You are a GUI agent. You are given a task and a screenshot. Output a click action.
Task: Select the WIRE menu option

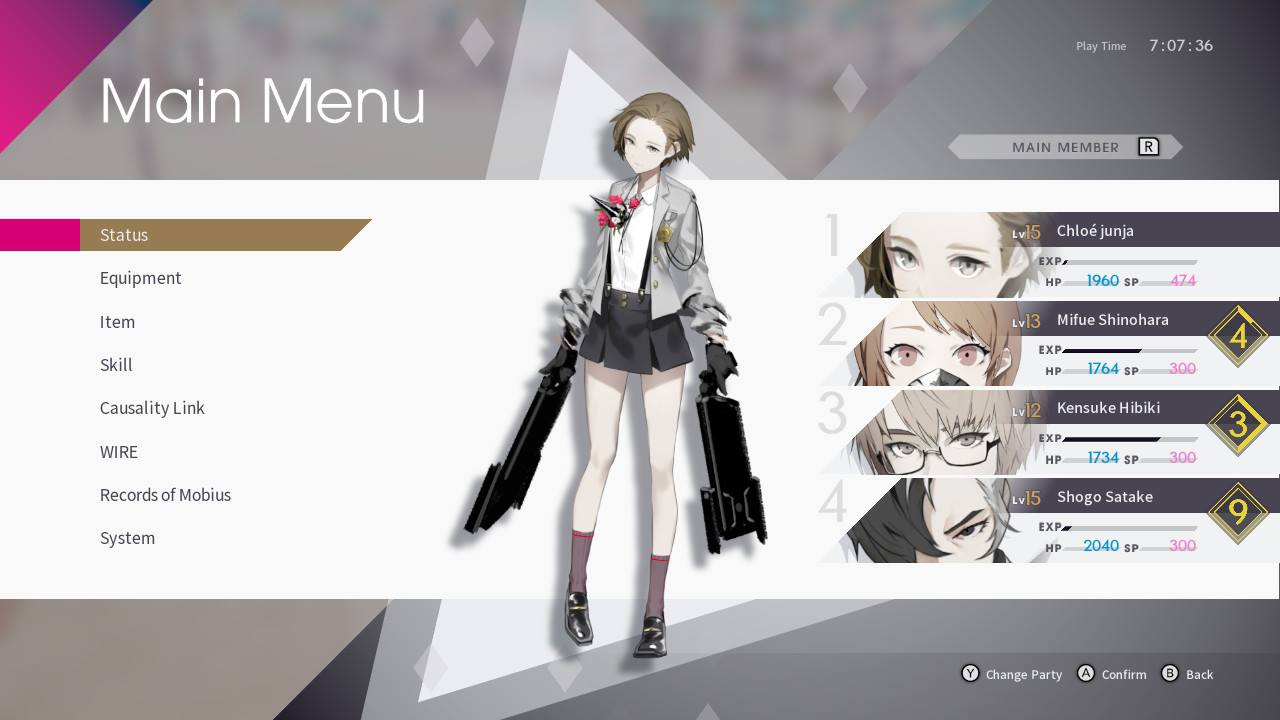click(119, 452)
